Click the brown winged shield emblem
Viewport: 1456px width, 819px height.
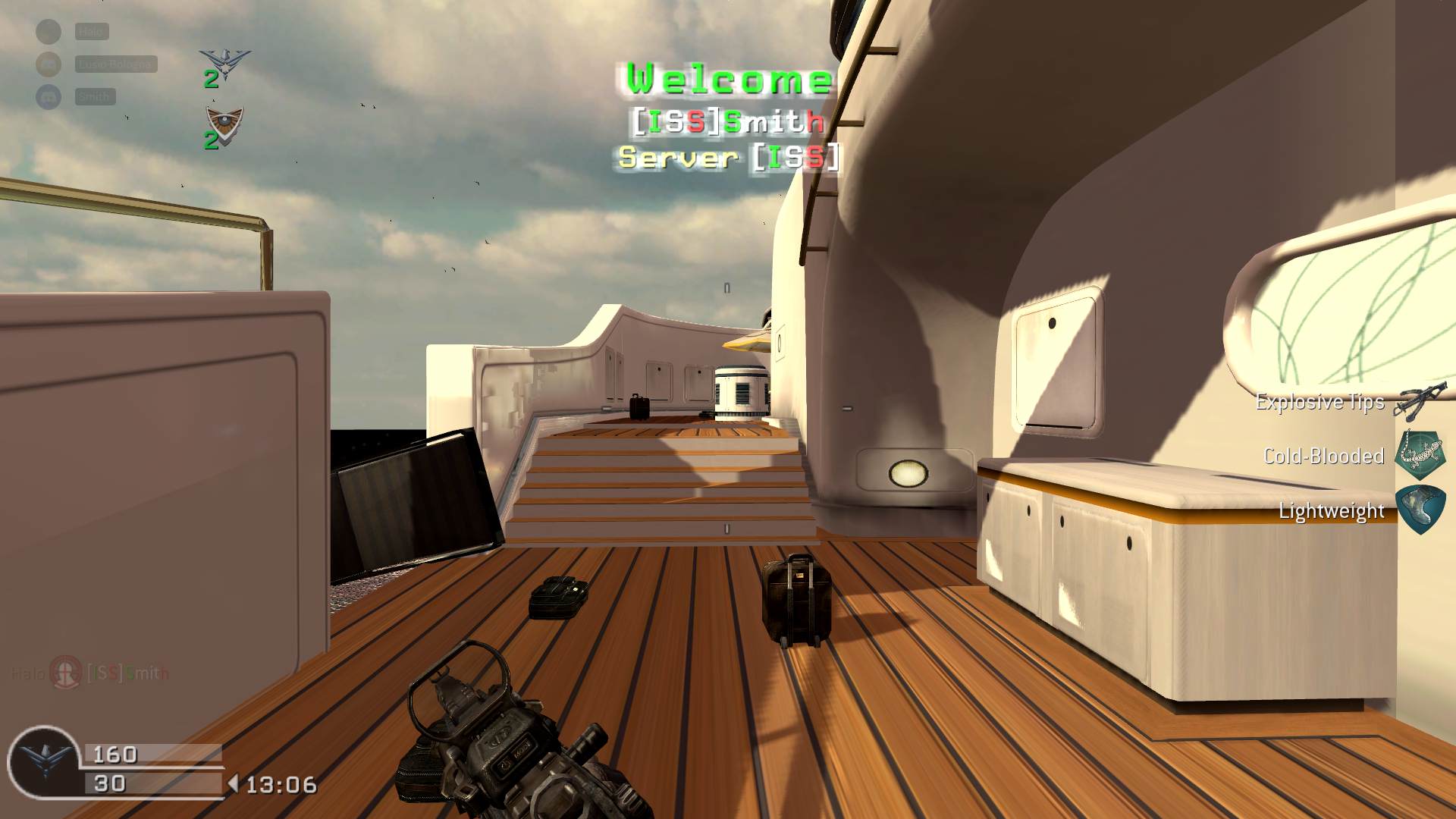[225, 123]
